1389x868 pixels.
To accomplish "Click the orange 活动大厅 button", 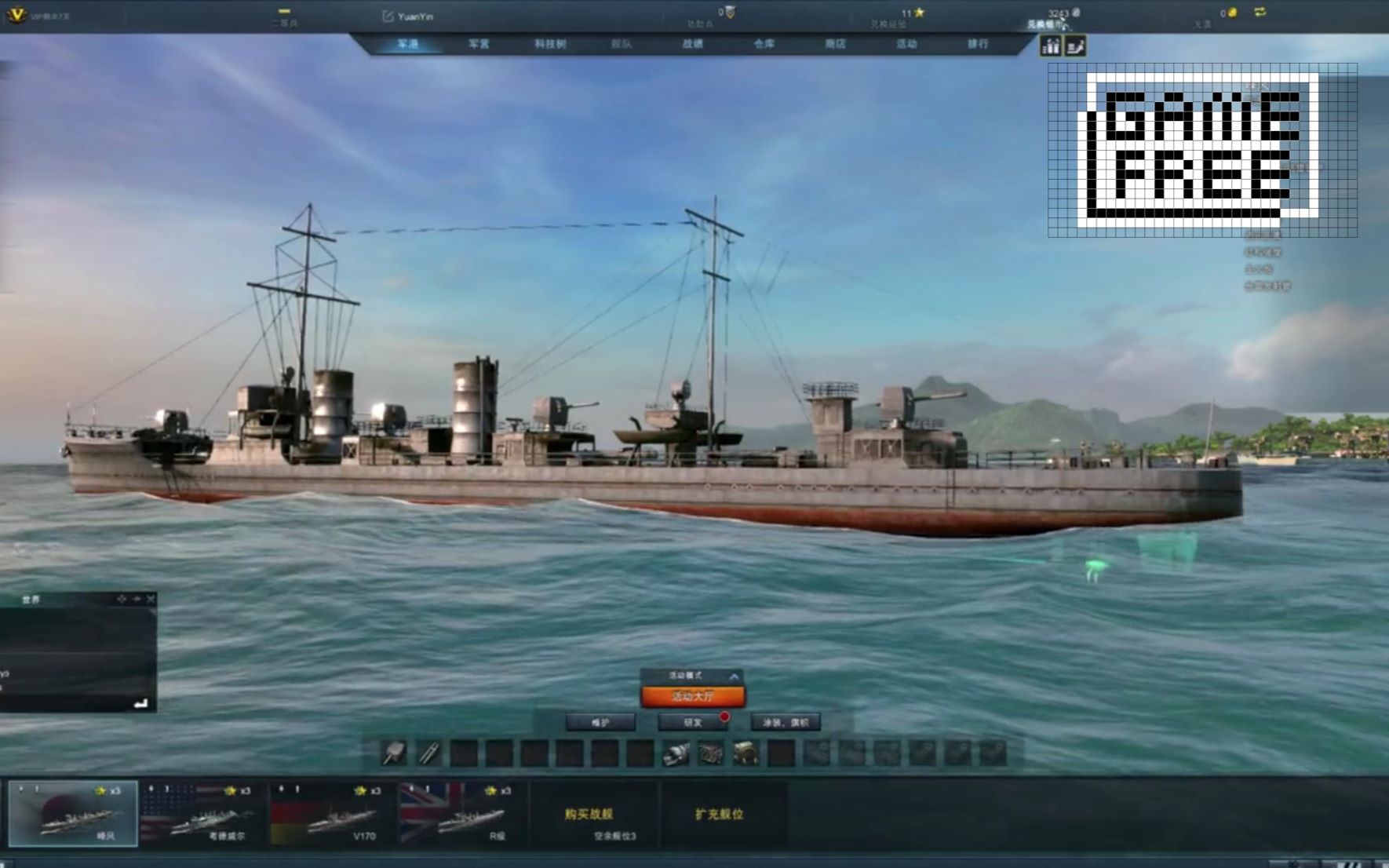I will tap(693, 695).
